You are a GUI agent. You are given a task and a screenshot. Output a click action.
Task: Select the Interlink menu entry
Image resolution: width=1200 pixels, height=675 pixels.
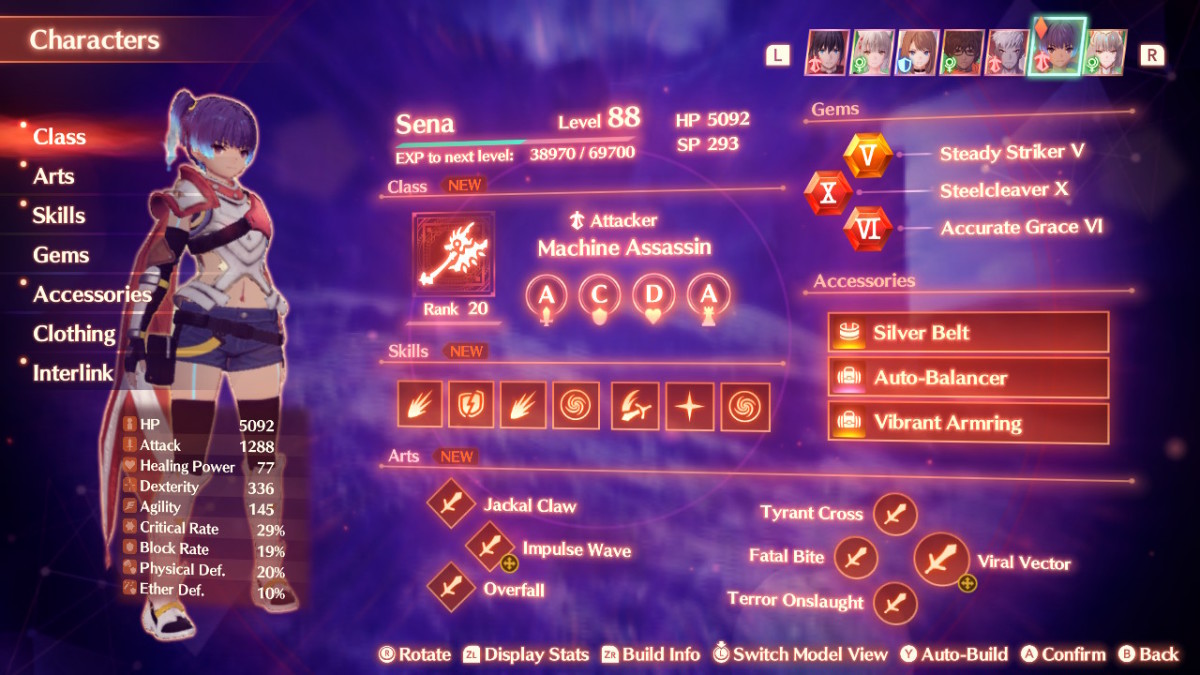[x=73, y=373]
